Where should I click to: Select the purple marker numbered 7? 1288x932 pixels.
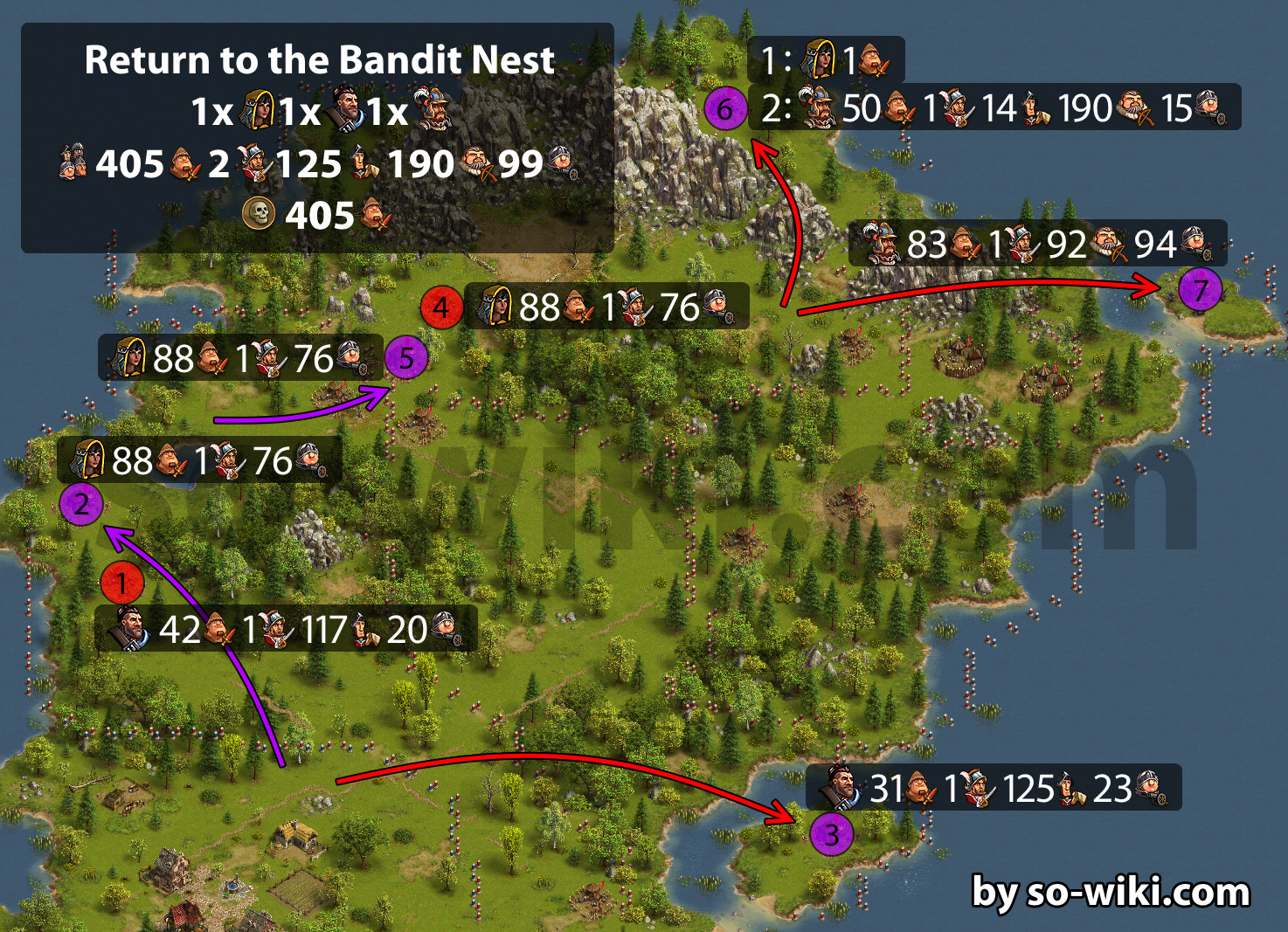(x=1200, y=289)
